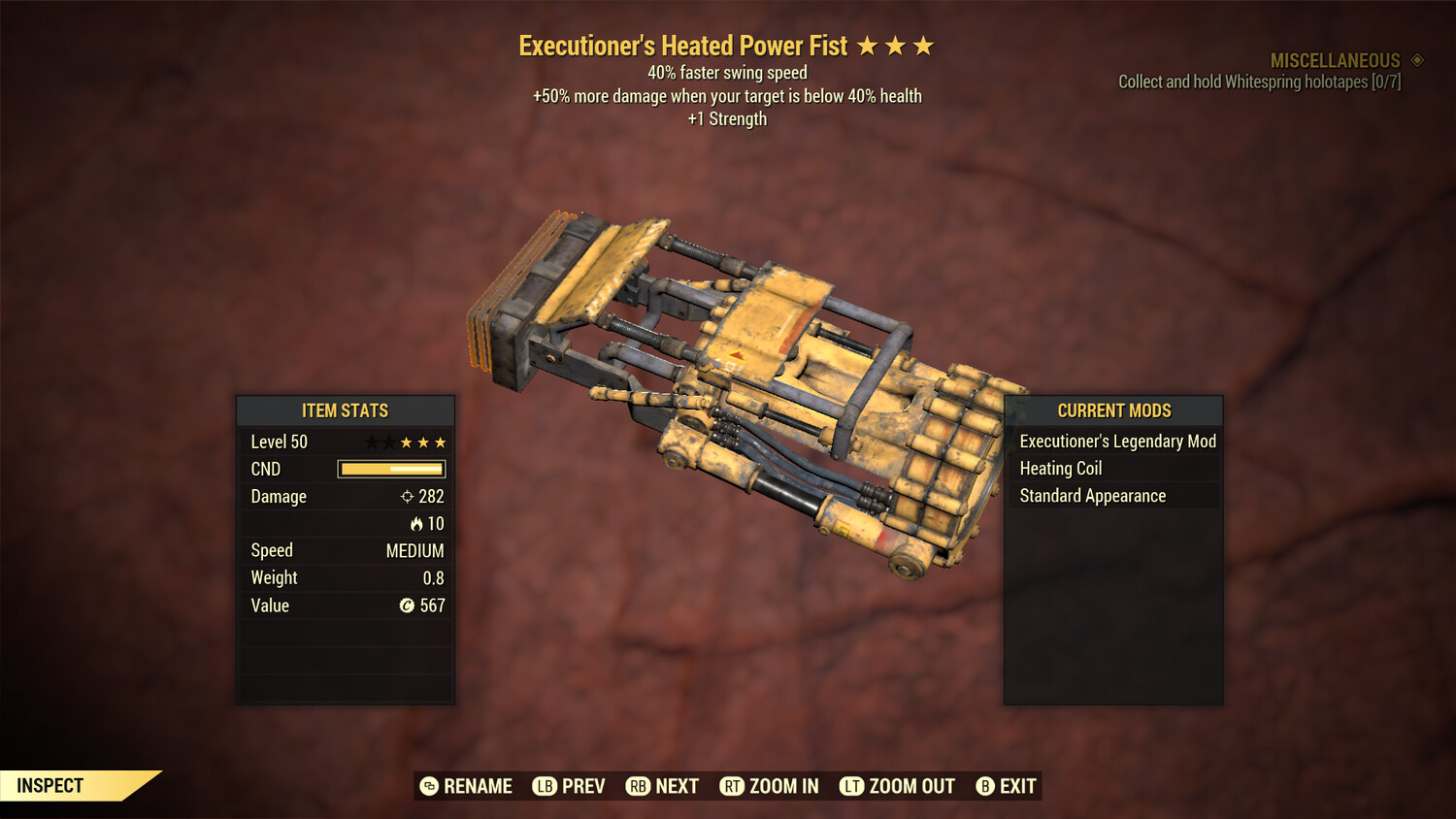Expand the diamond marker beside MISCELLANEOUS

[1416, 59]
